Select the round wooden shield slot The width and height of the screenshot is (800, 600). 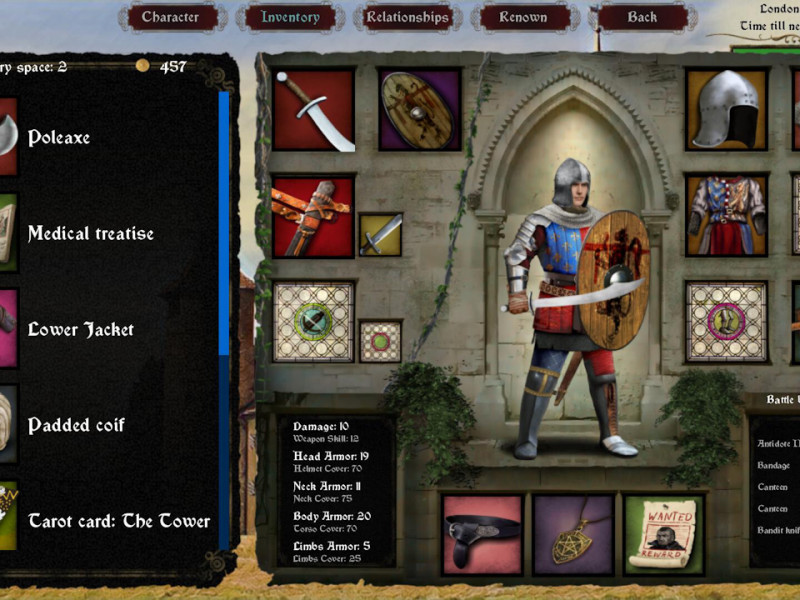click(x=420, y=110)
